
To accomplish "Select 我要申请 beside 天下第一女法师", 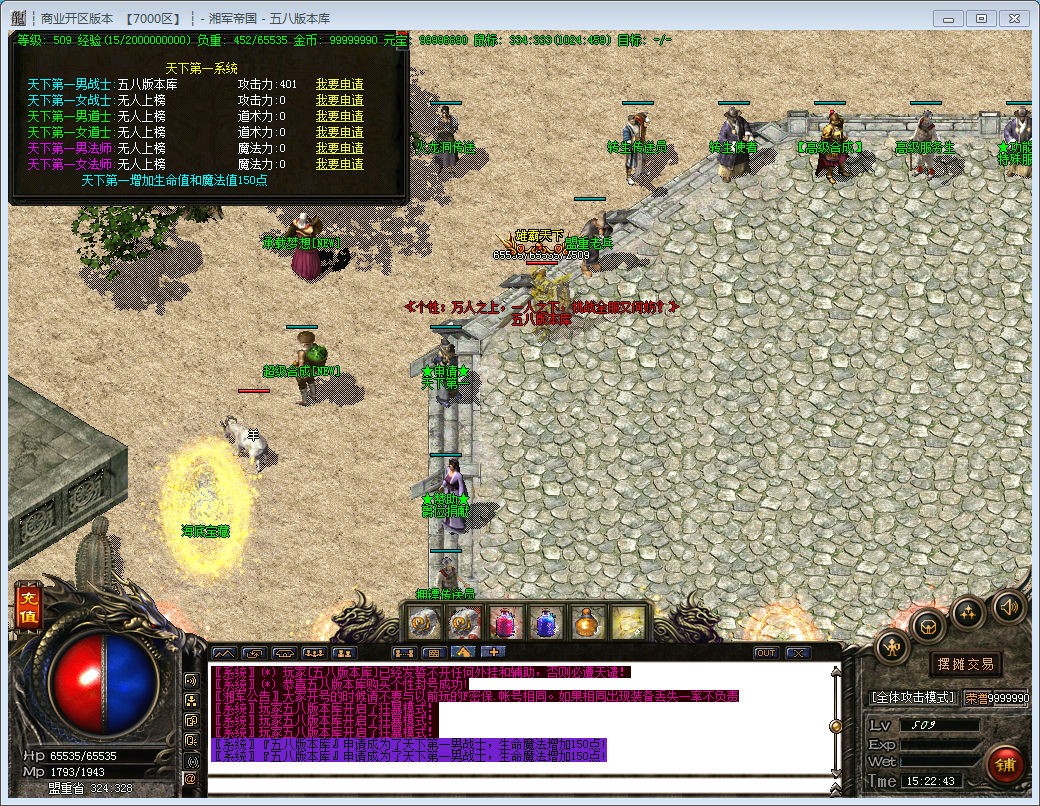I will (x=340, y=164).
